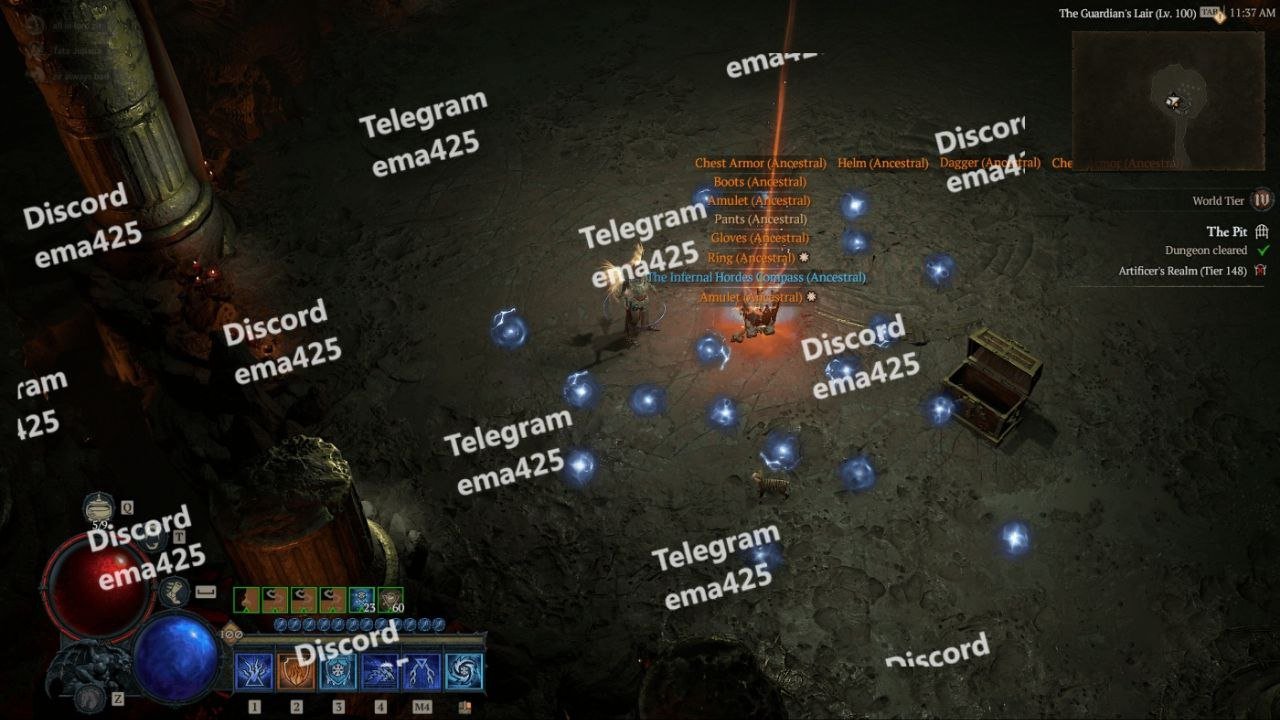The width and height of the screenshot is (1280, 720).
Task: Click the World Tier IV icon
Action: pos(1262,200)
